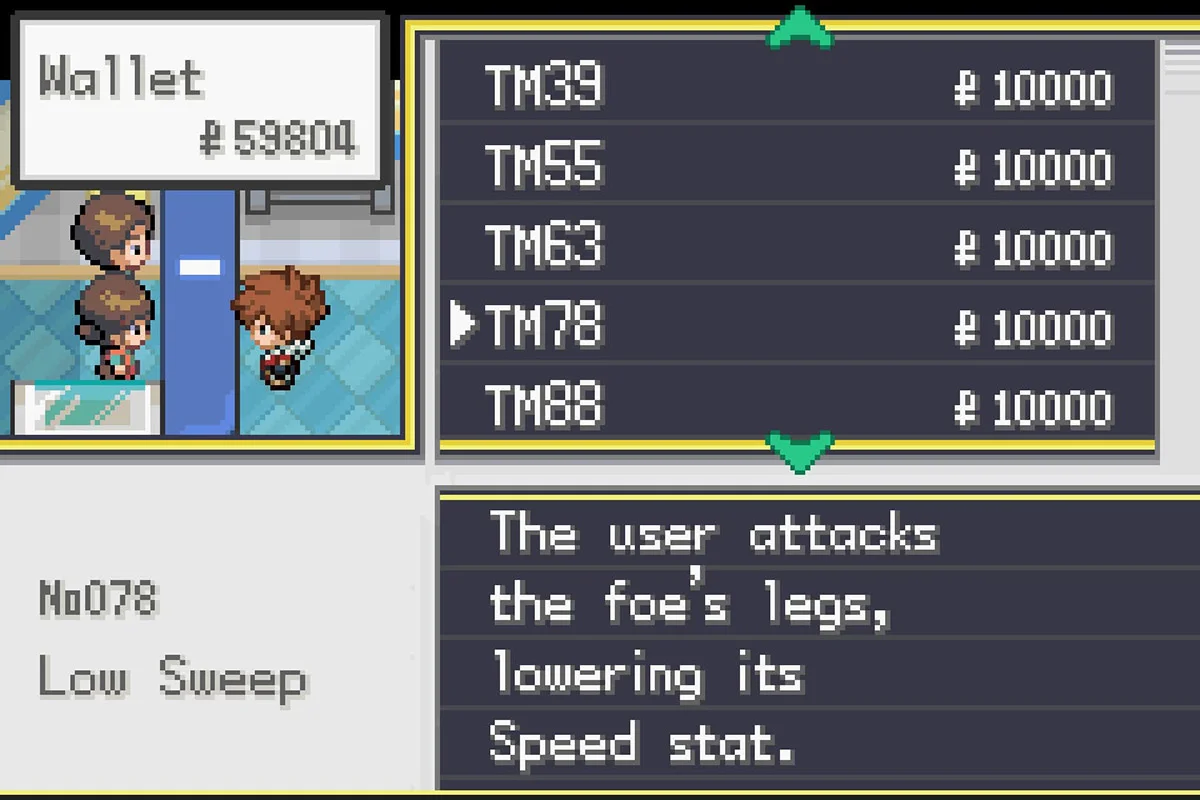
Task: Buy the highlighted TM78 entry
Action: point(545,326)
